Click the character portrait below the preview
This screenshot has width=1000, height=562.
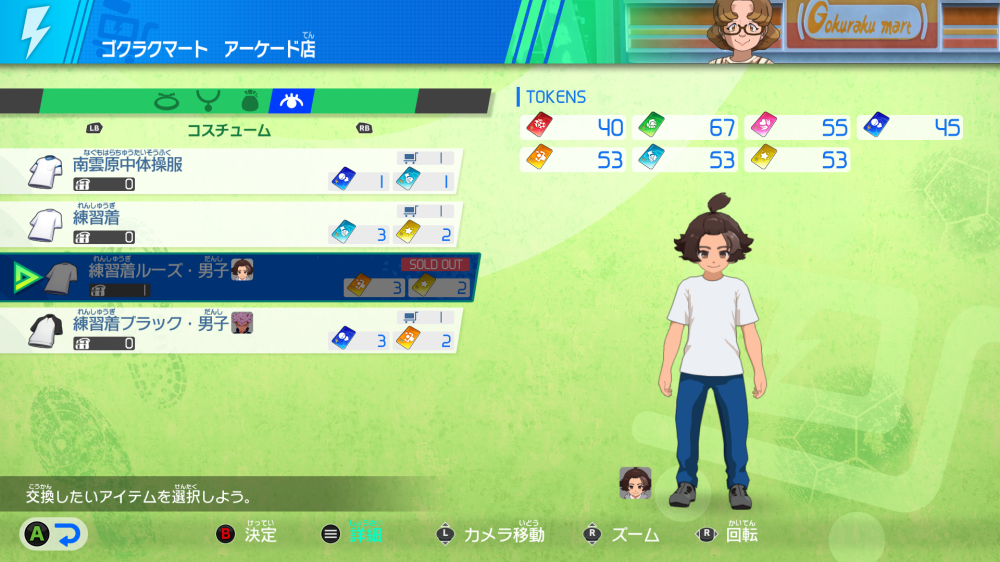point(635,483)
